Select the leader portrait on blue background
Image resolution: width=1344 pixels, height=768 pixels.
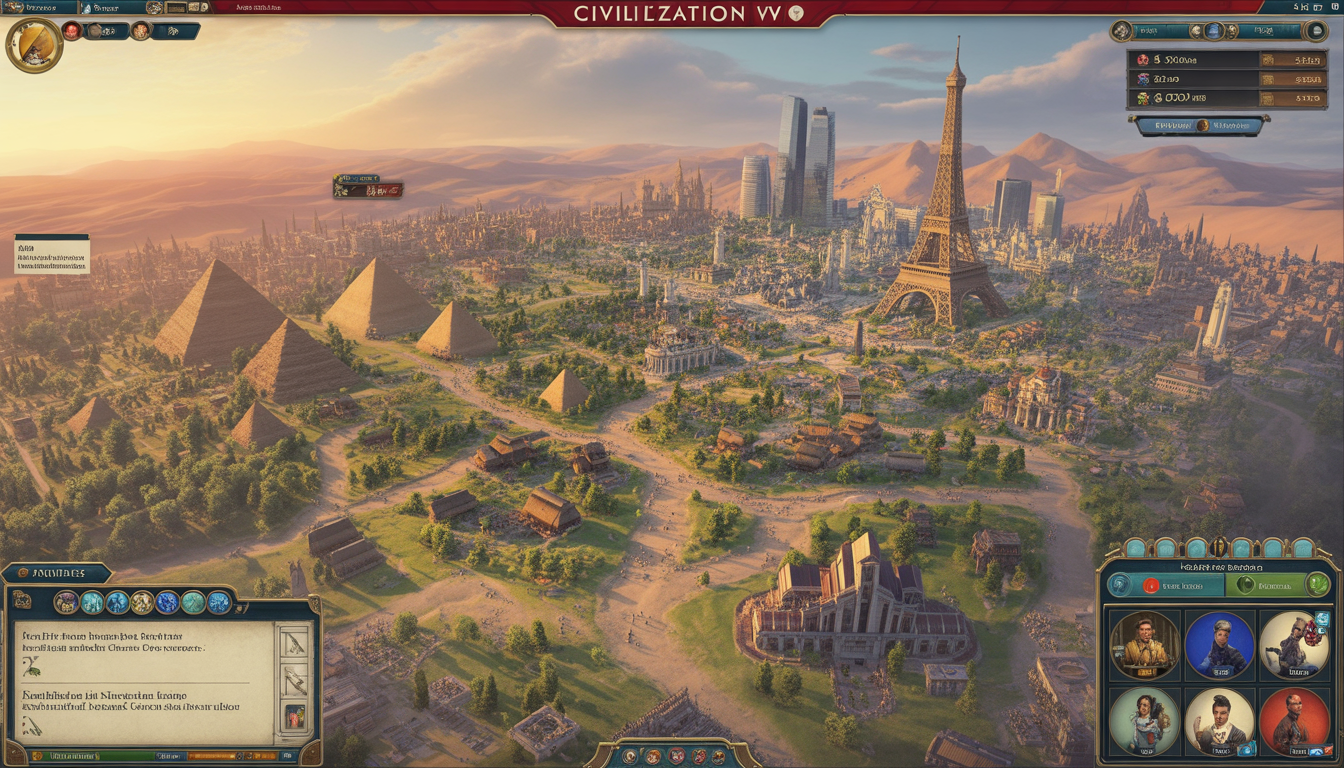coord(1219,645)
